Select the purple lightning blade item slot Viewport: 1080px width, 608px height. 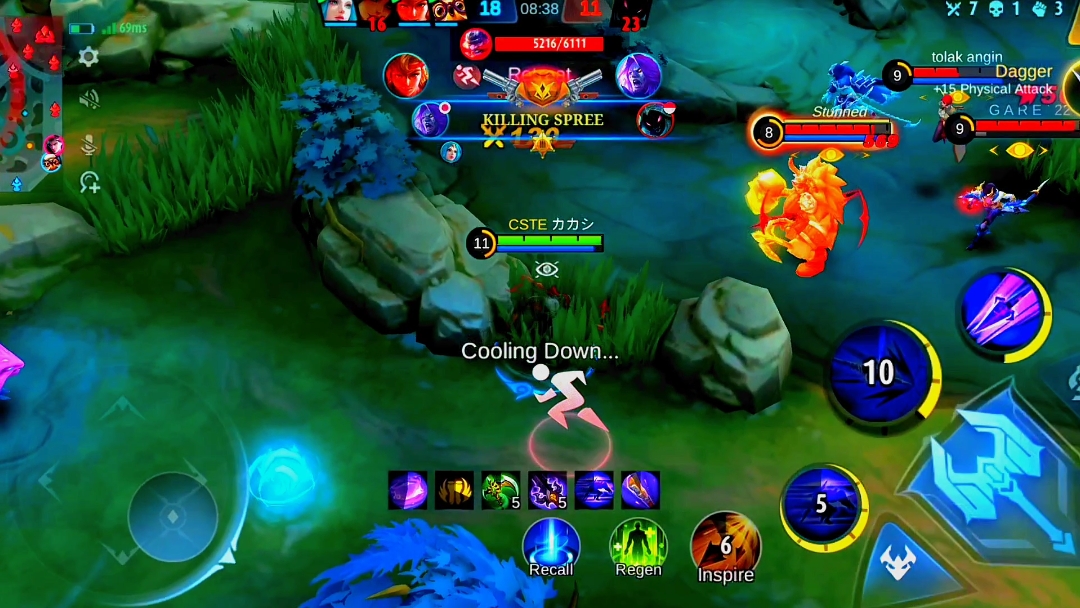tap(547, 490)
